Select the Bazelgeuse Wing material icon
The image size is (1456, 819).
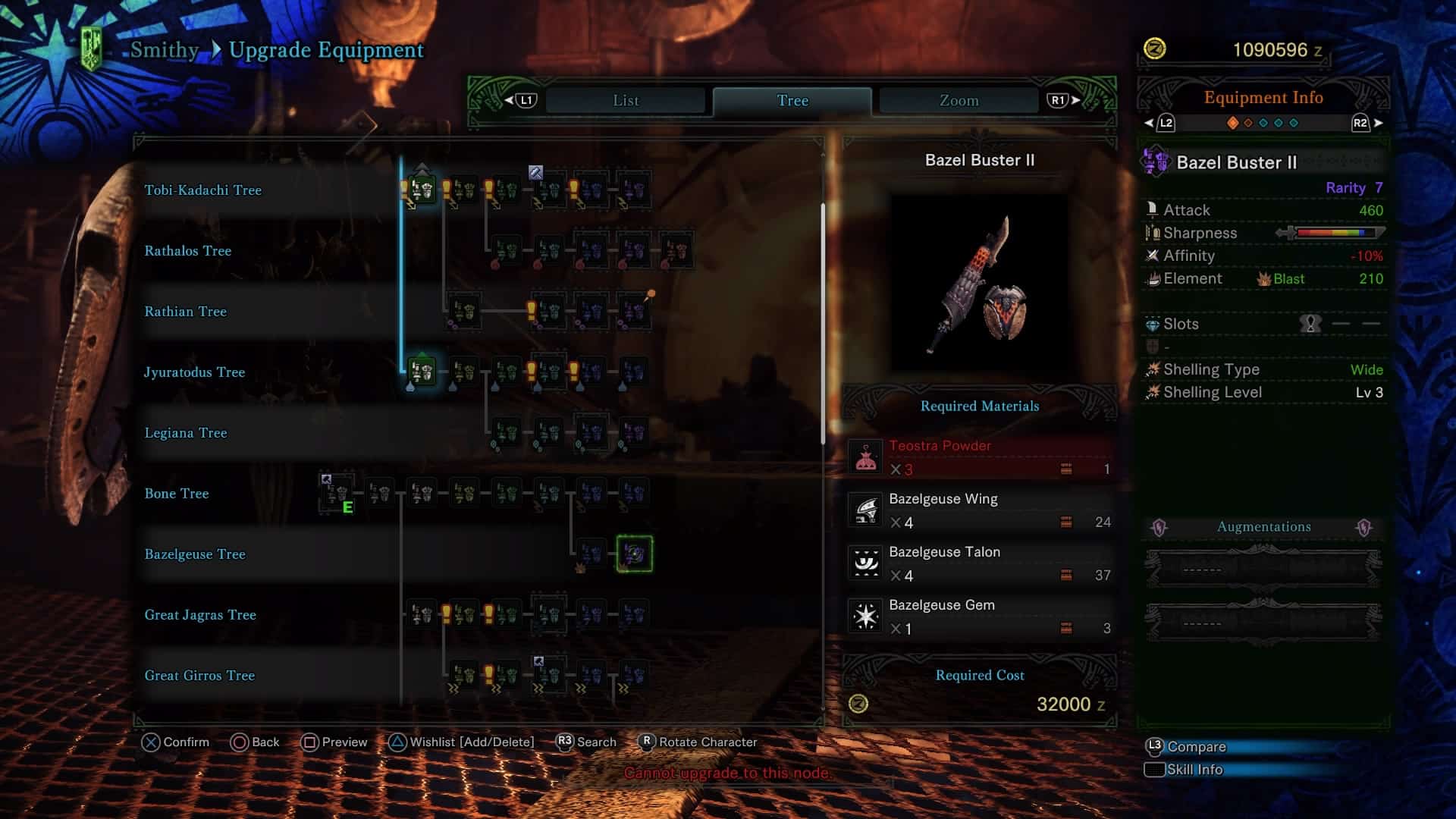pyautogui.click(x=864, y=510)
